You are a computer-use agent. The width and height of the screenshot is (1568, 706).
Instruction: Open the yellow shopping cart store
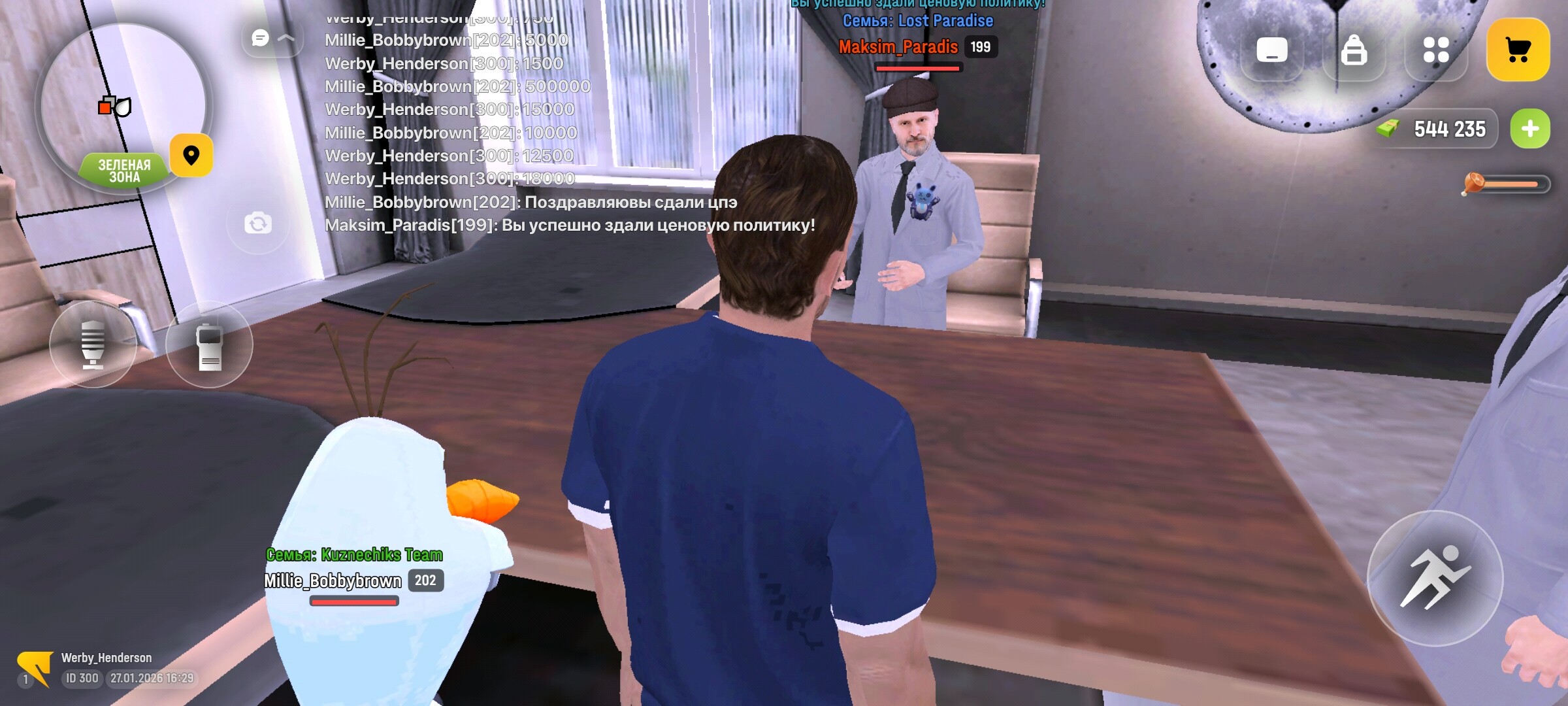point(1518,50)
